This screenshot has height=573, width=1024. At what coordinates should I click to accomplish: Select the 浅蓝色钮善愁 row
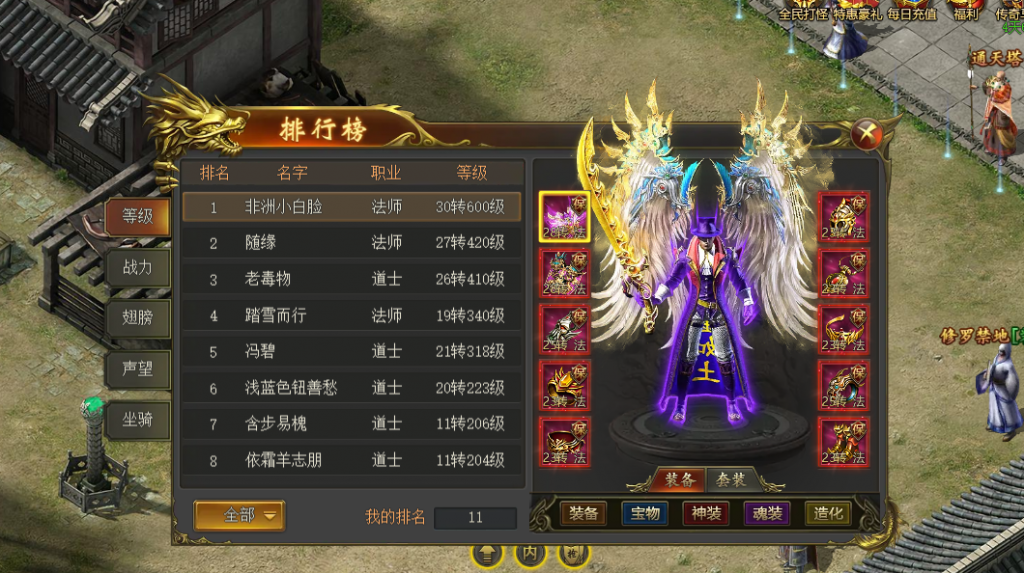point(352,387)
